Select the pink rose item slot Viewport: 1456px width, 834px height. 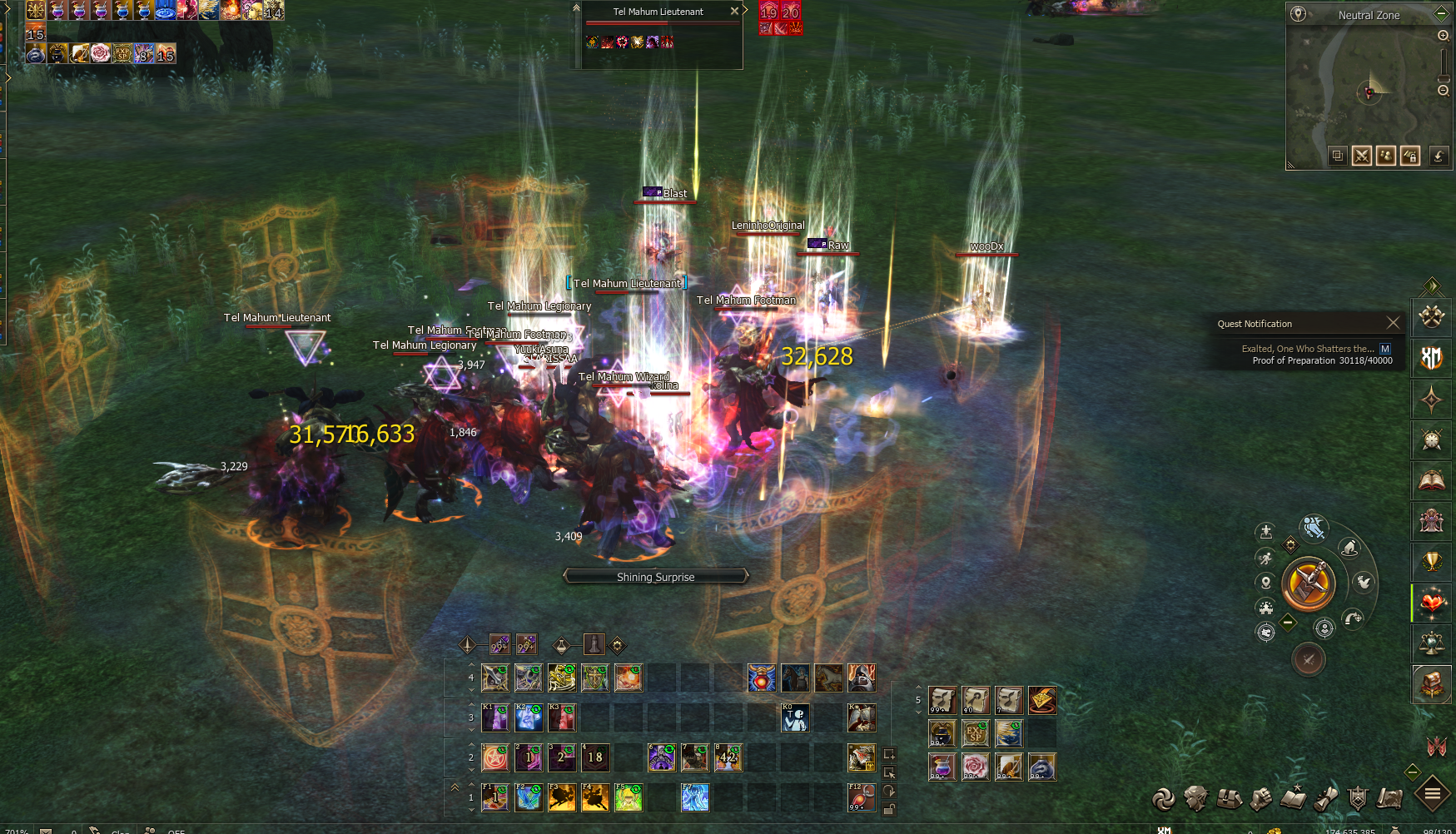975,767
